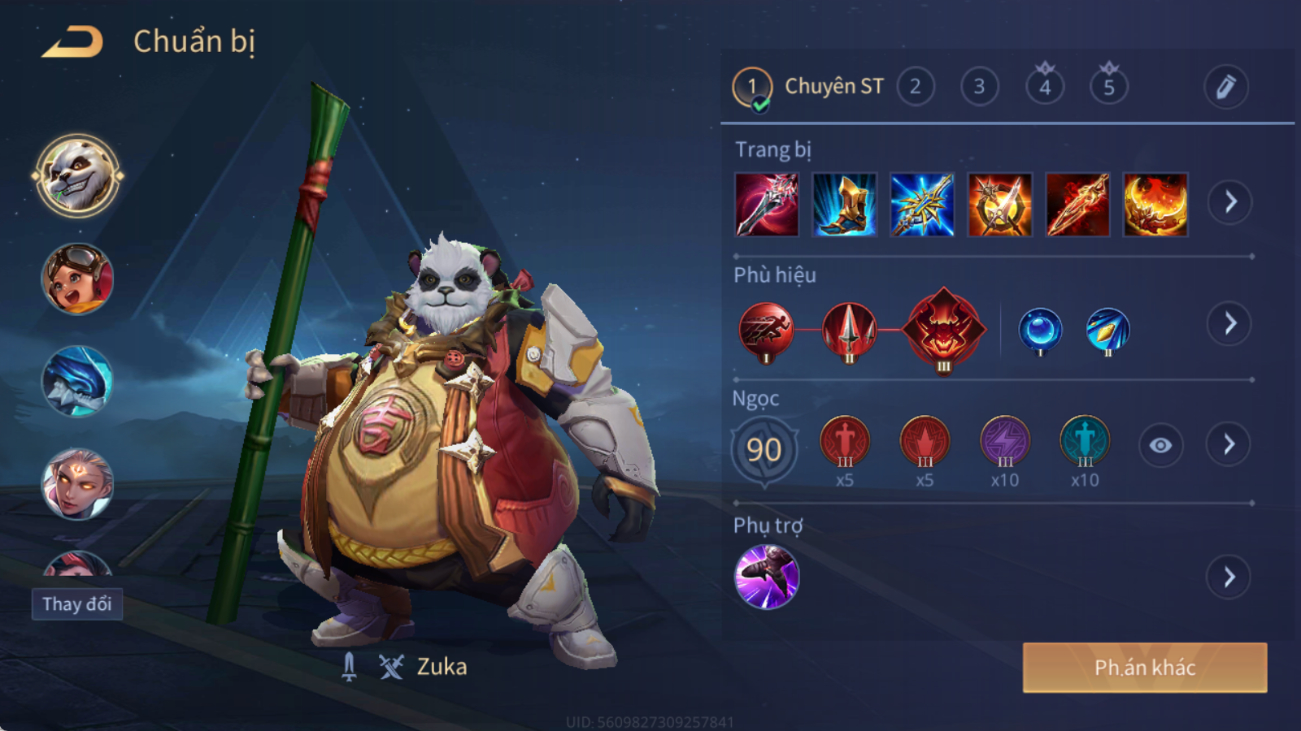This screenshot has height=731, width=1301.
Task: Choose the goggles girl hero portrait
Action: click(x=77, y=279)
